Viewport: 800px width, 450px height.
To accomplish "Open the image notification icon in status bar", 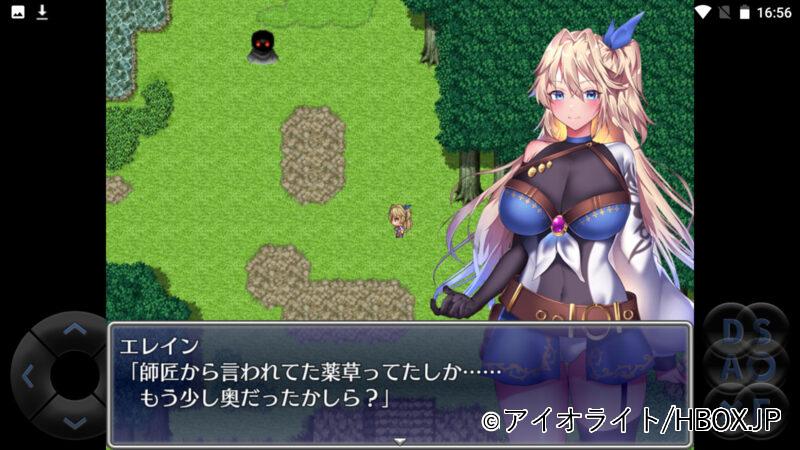I will click(18, 12).
